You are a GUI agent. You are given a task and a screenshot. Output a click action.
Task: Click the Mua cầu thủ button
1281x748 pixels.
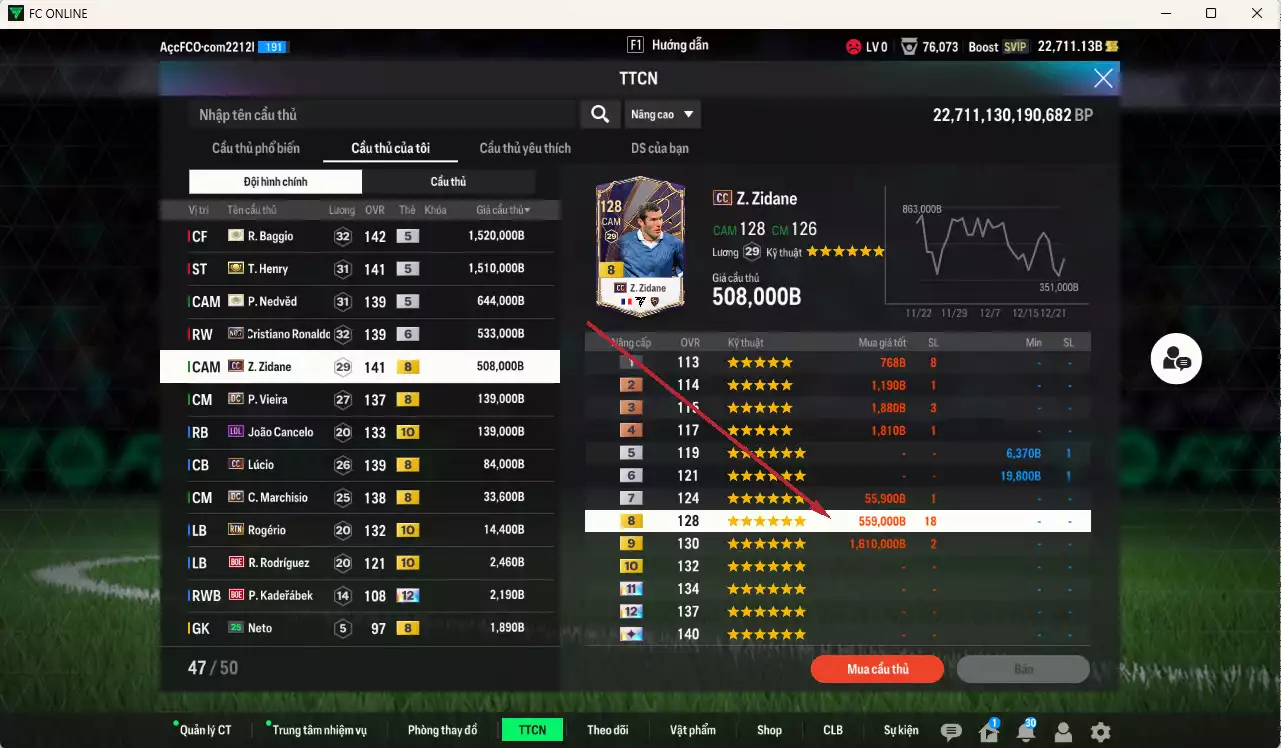[877, 669]
